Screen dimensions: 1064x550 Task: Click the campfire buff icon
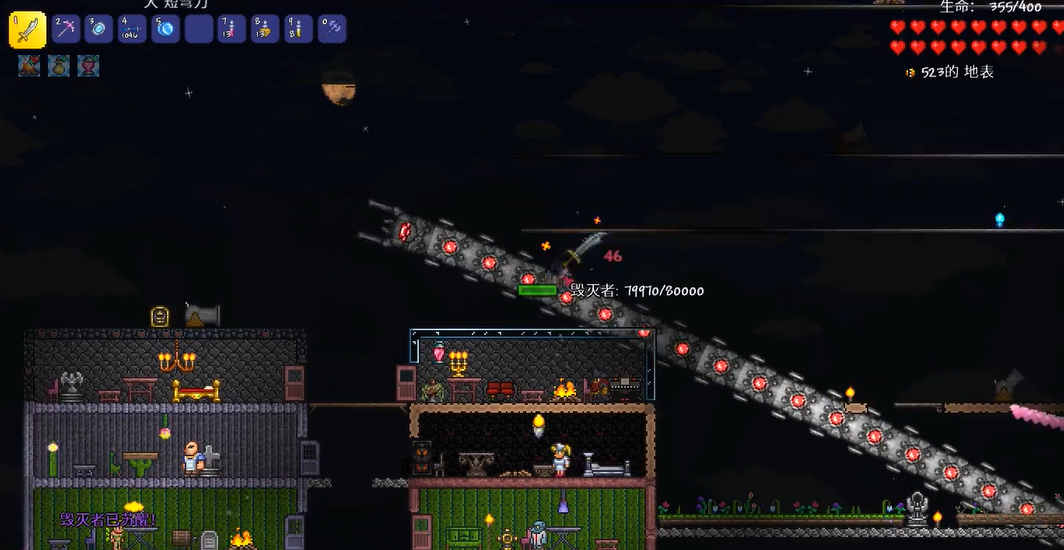click(29, 66)
